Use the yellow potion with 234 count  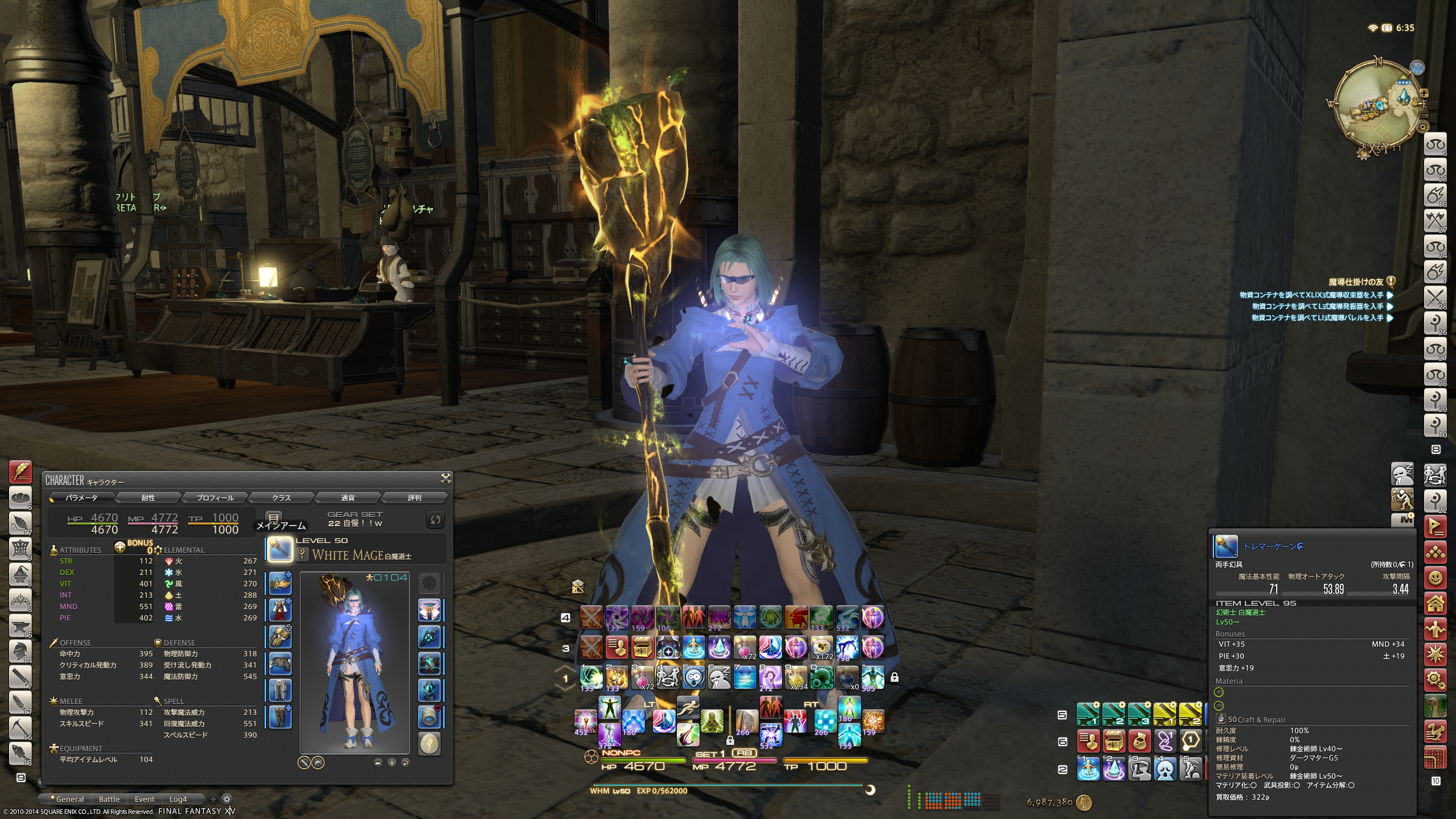[x=796, y=677]
